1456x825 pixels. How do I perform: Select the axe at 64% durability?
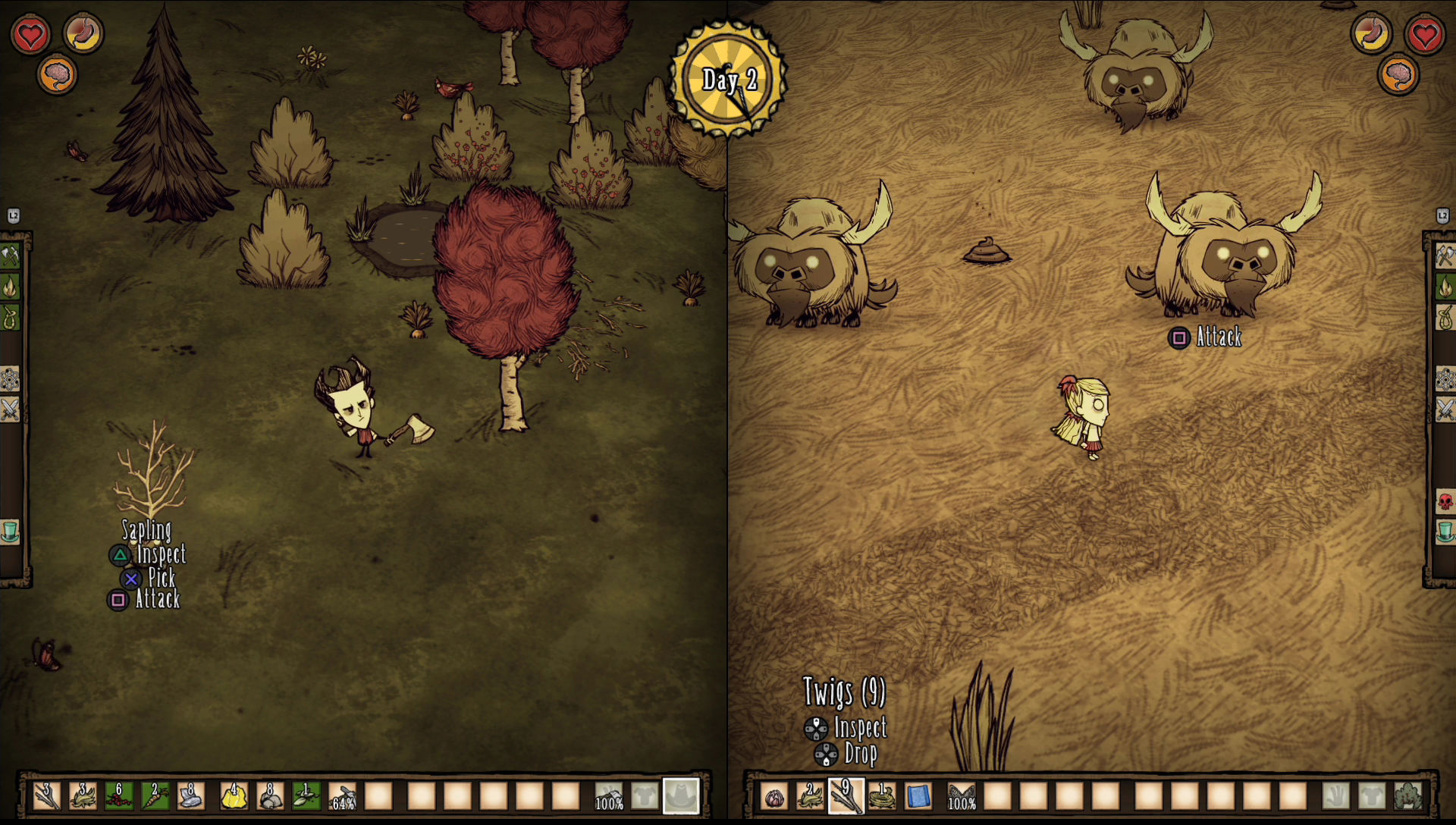coord(343,796)
